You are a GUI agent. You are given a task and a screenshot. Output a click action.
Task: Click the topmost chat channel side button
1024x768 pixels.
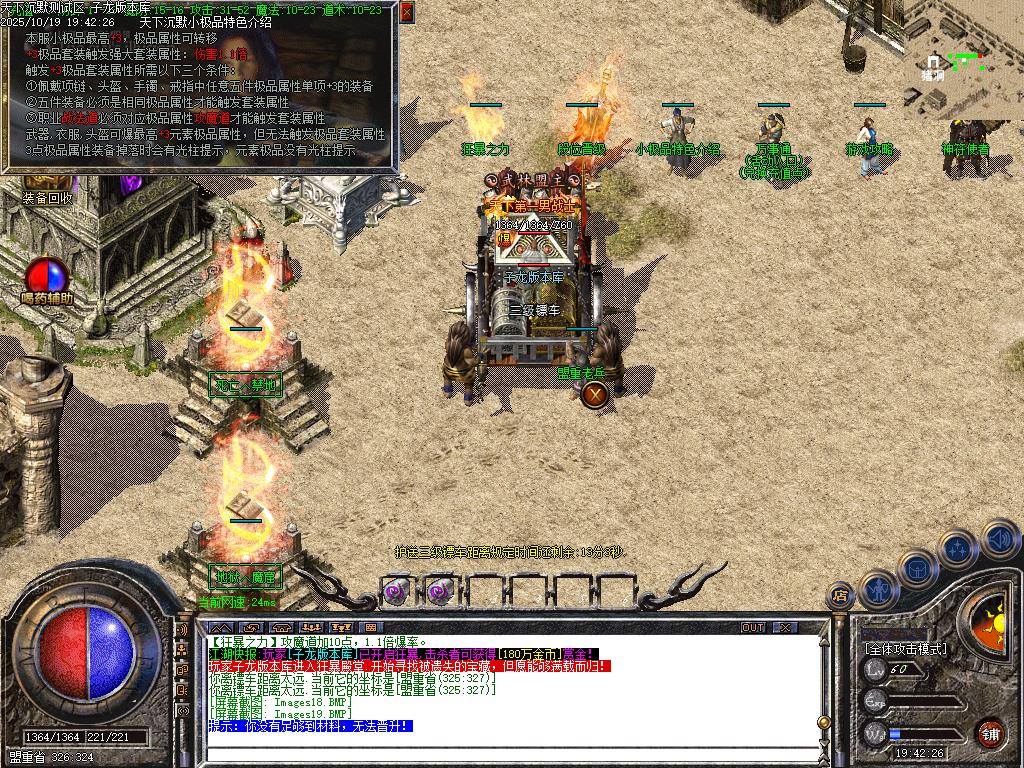click(x=183, y=632)
